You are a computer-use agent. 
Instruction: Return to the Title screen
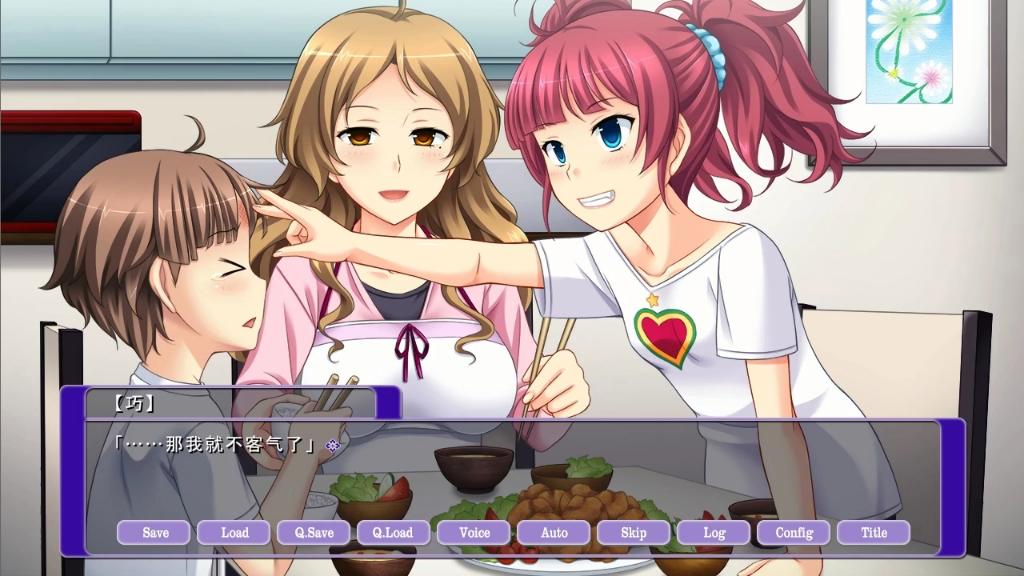point(874,532)
